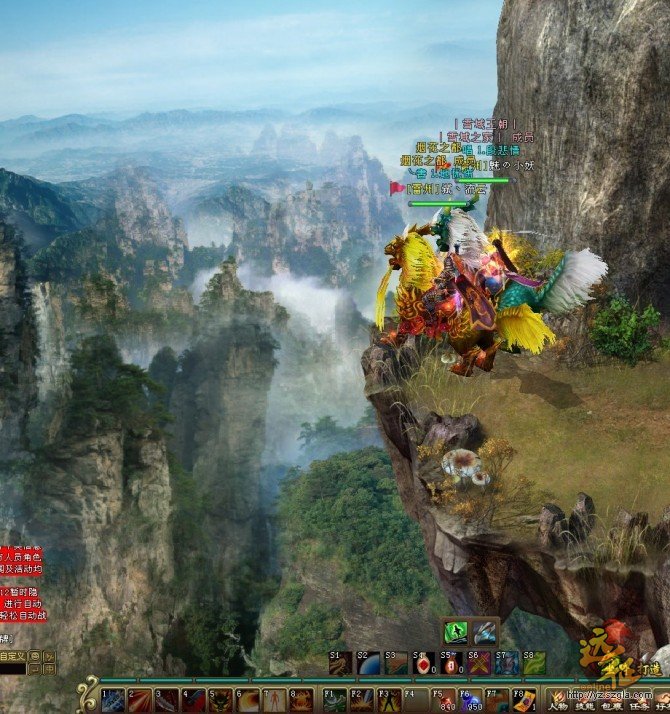Use the F8 scroll item slot
The height and width of the screenshot is (714, 670).
click(x=524, y=701)
